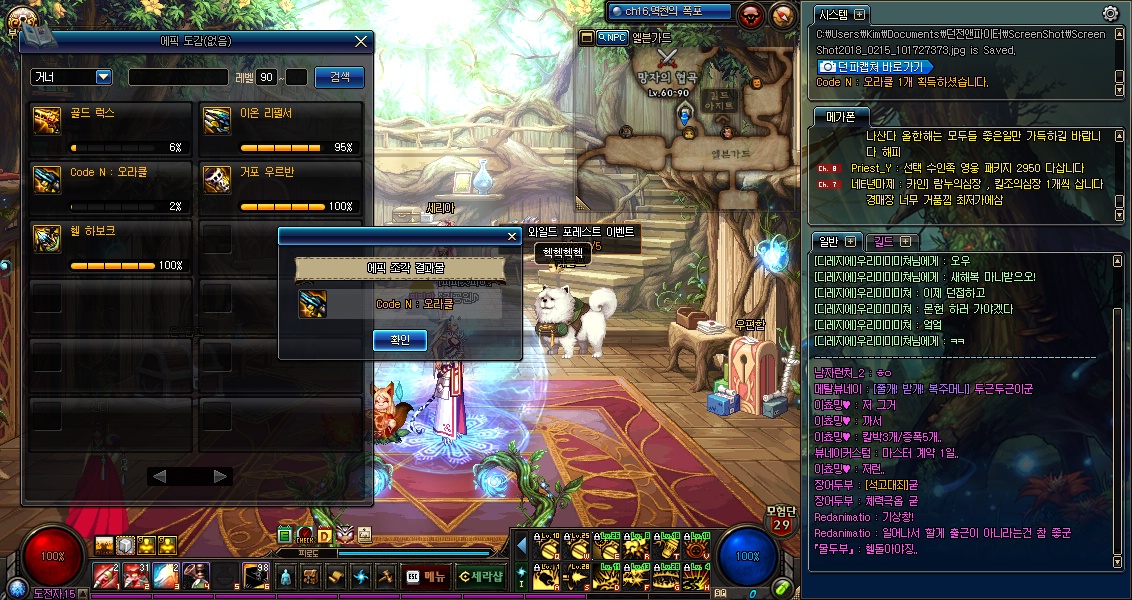The image size is (1132, 600).
Task: Select the 시스템 message tab
Action: pyautogui.click(x=838, y=15)
